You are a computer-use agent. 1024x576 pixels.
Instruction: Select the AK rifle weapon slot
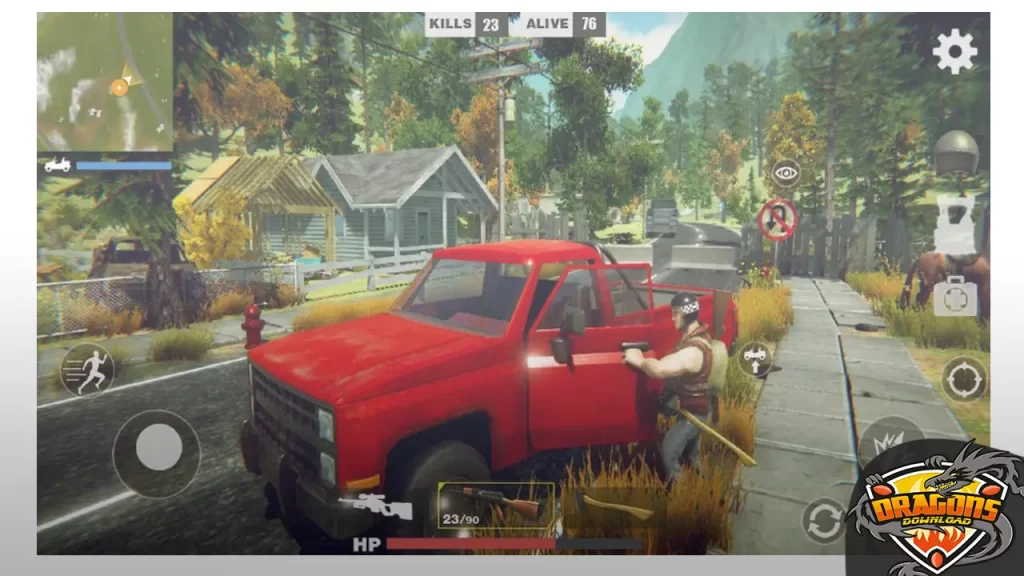[496, 503]
